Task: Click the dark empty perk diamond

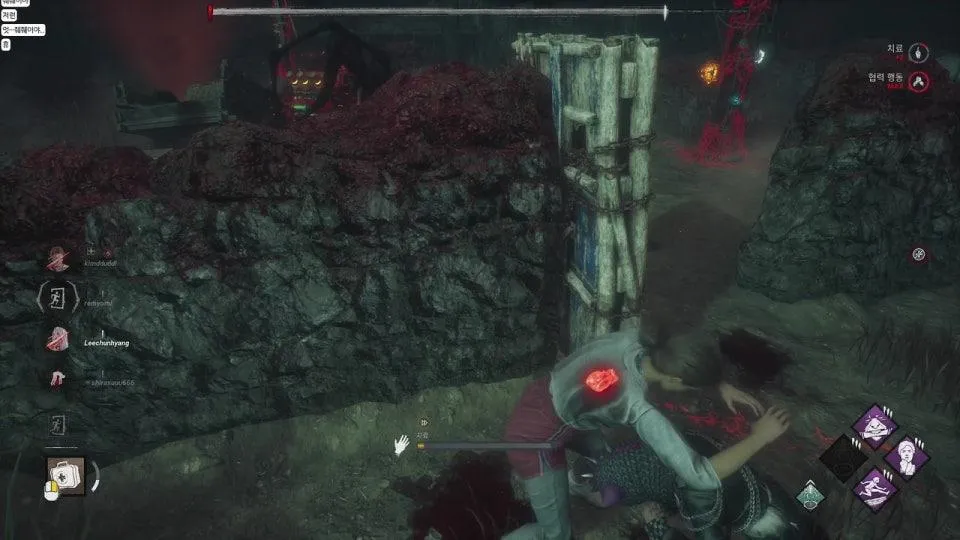Action: coord(841,456)
